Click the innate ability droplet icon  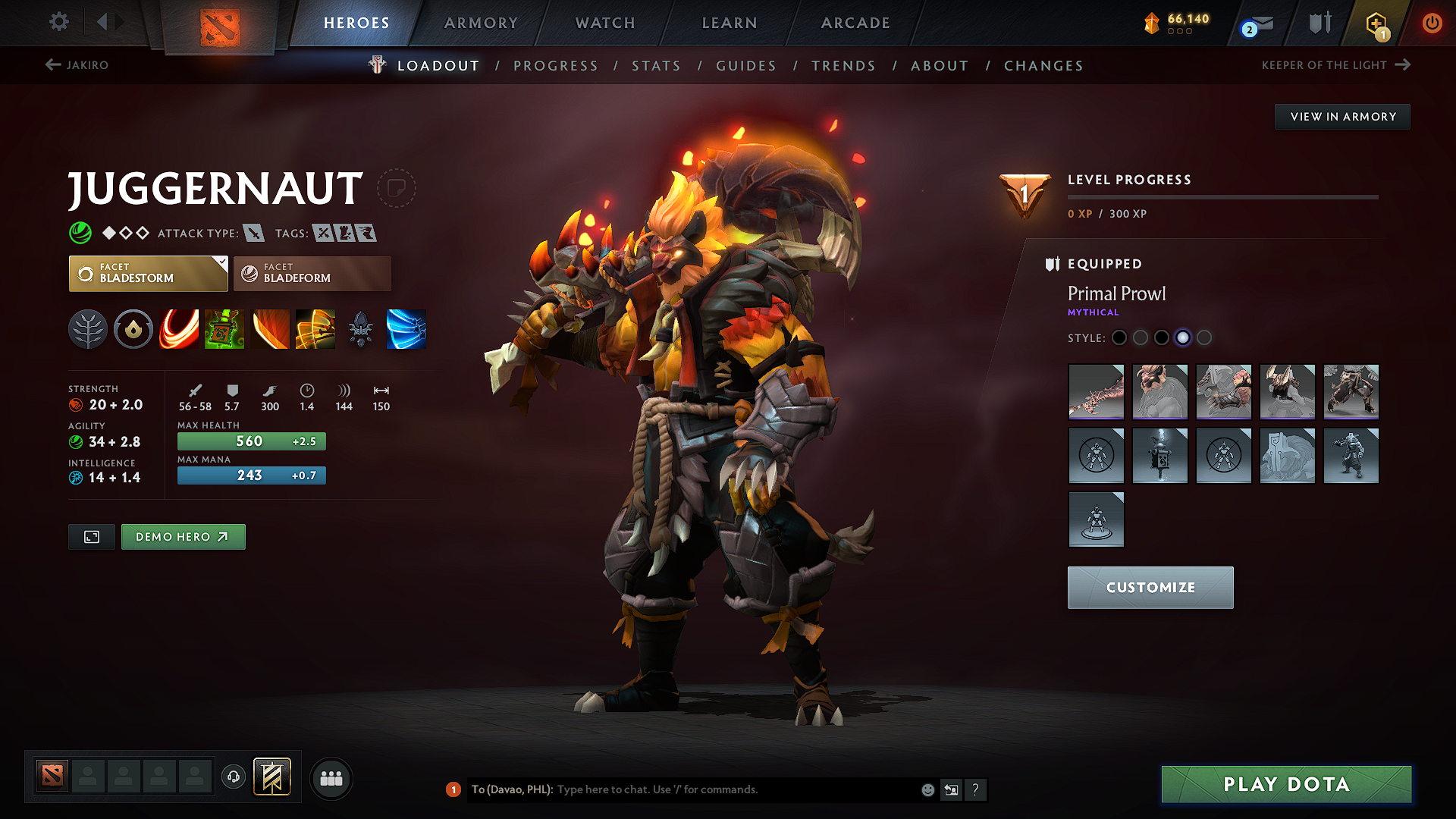133,328
